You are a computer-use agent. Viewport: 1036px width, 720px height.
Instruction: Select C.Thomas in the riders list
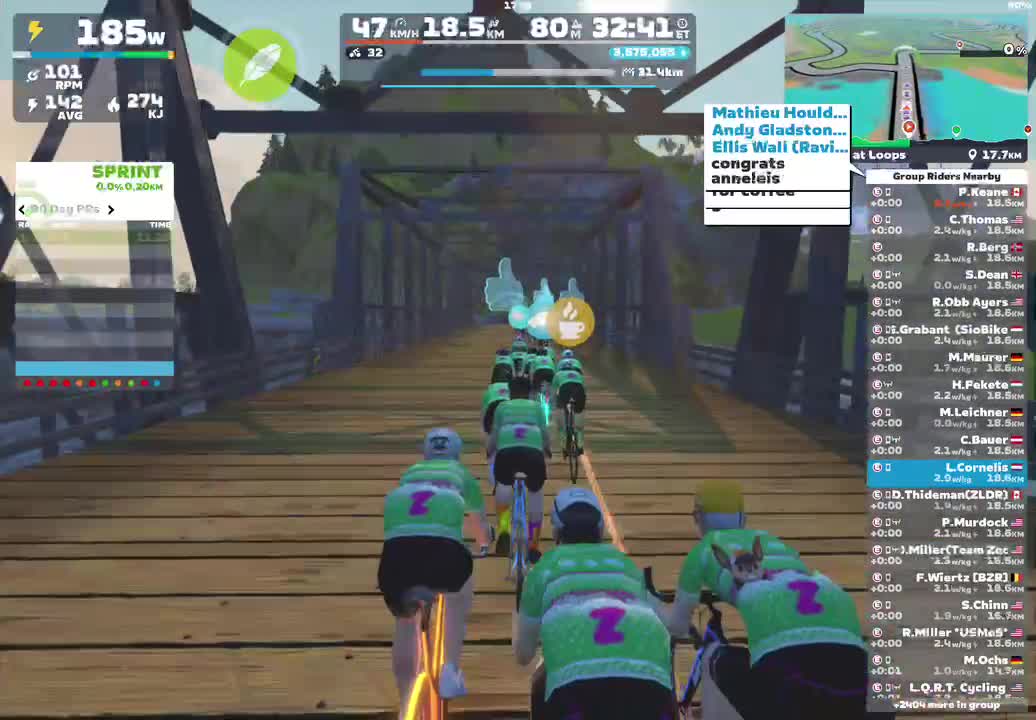[946, 225]
